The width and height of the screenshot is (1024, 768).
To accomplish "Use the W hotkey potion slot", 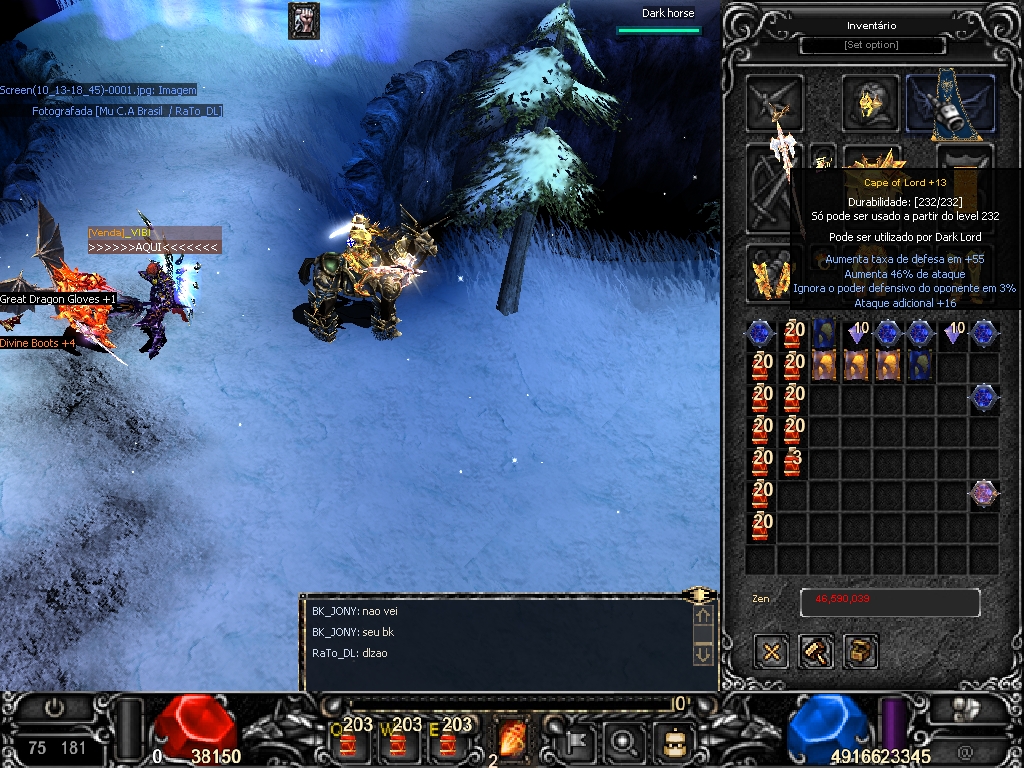I will (400, 741).
